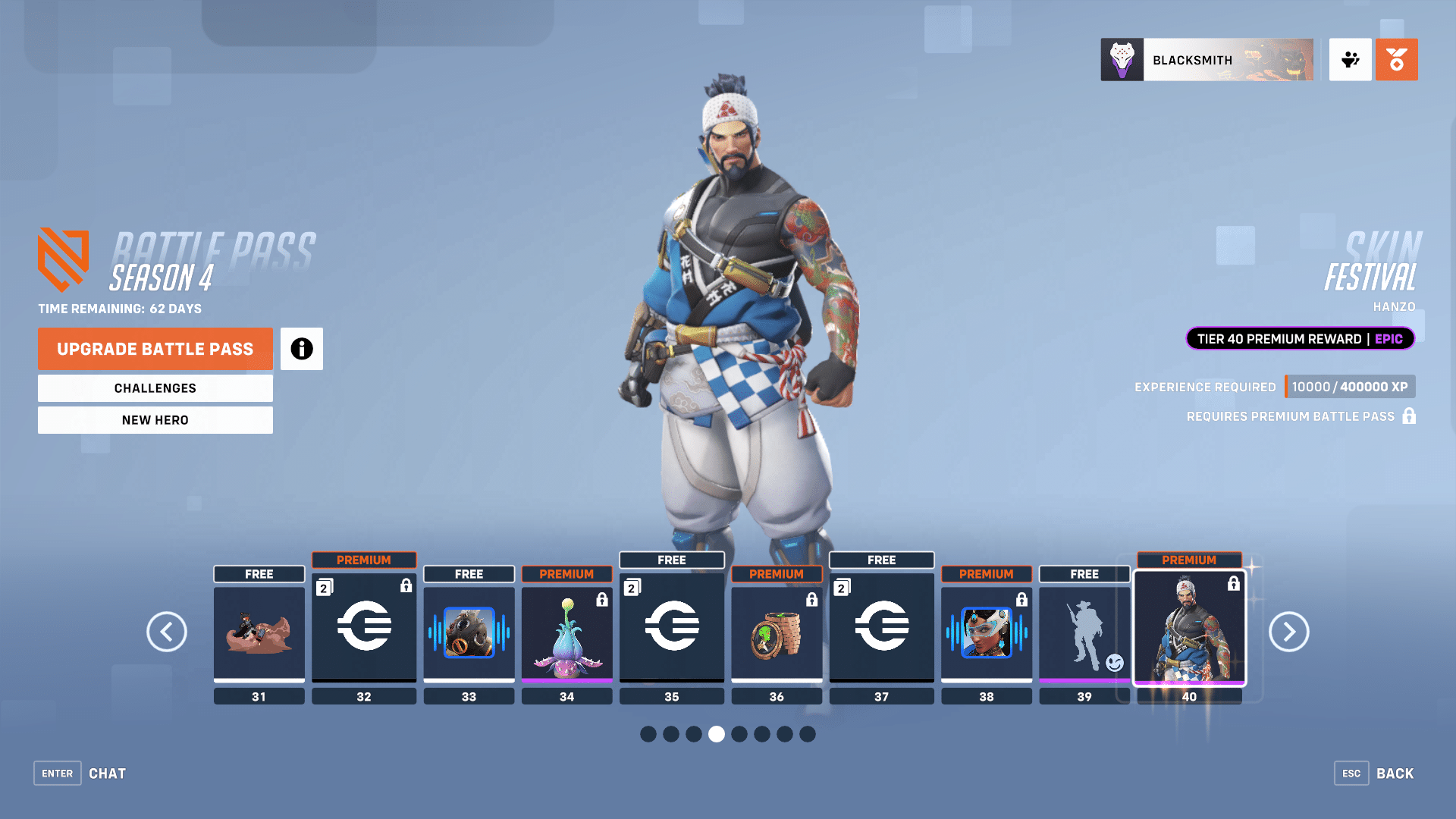The width and height of the screenshot is (1456, 819).
Task: Select the fourth page navigation dot
Action: pos(717,734)
